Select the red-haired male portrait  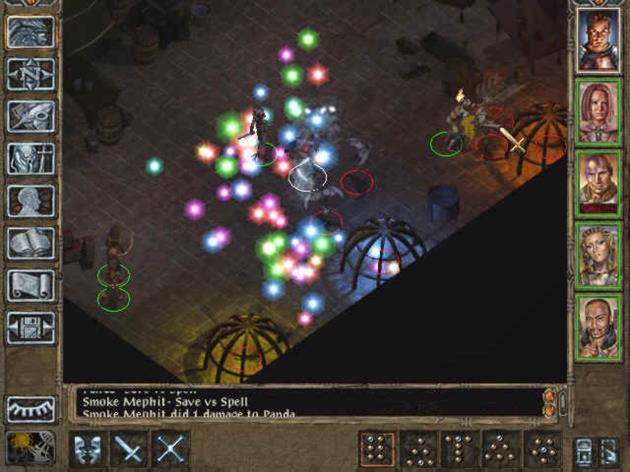pos(598,40)
